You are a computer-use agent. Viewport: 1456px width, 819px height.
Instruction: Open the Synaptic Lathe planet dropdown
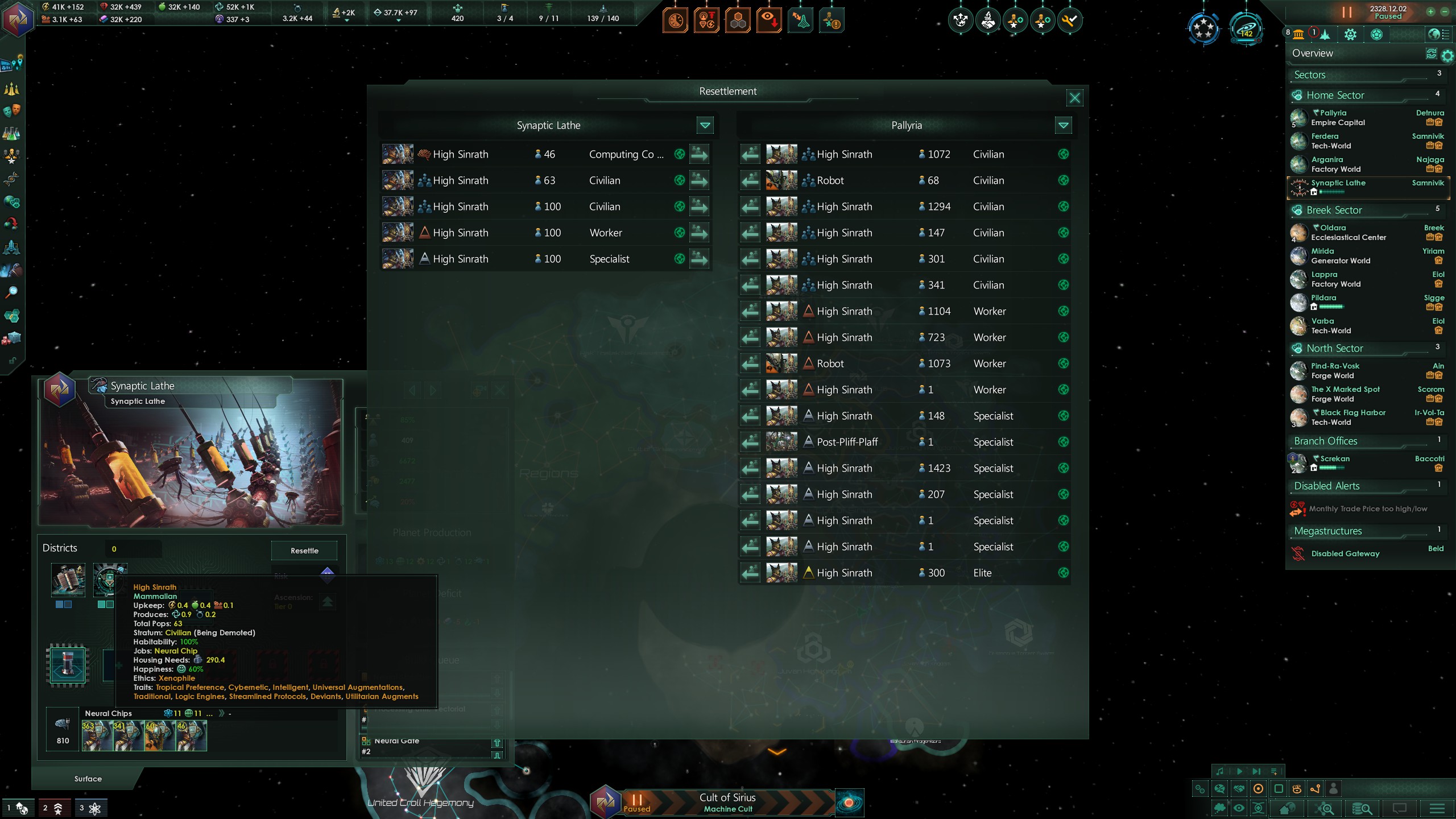[x=705, y=126]
